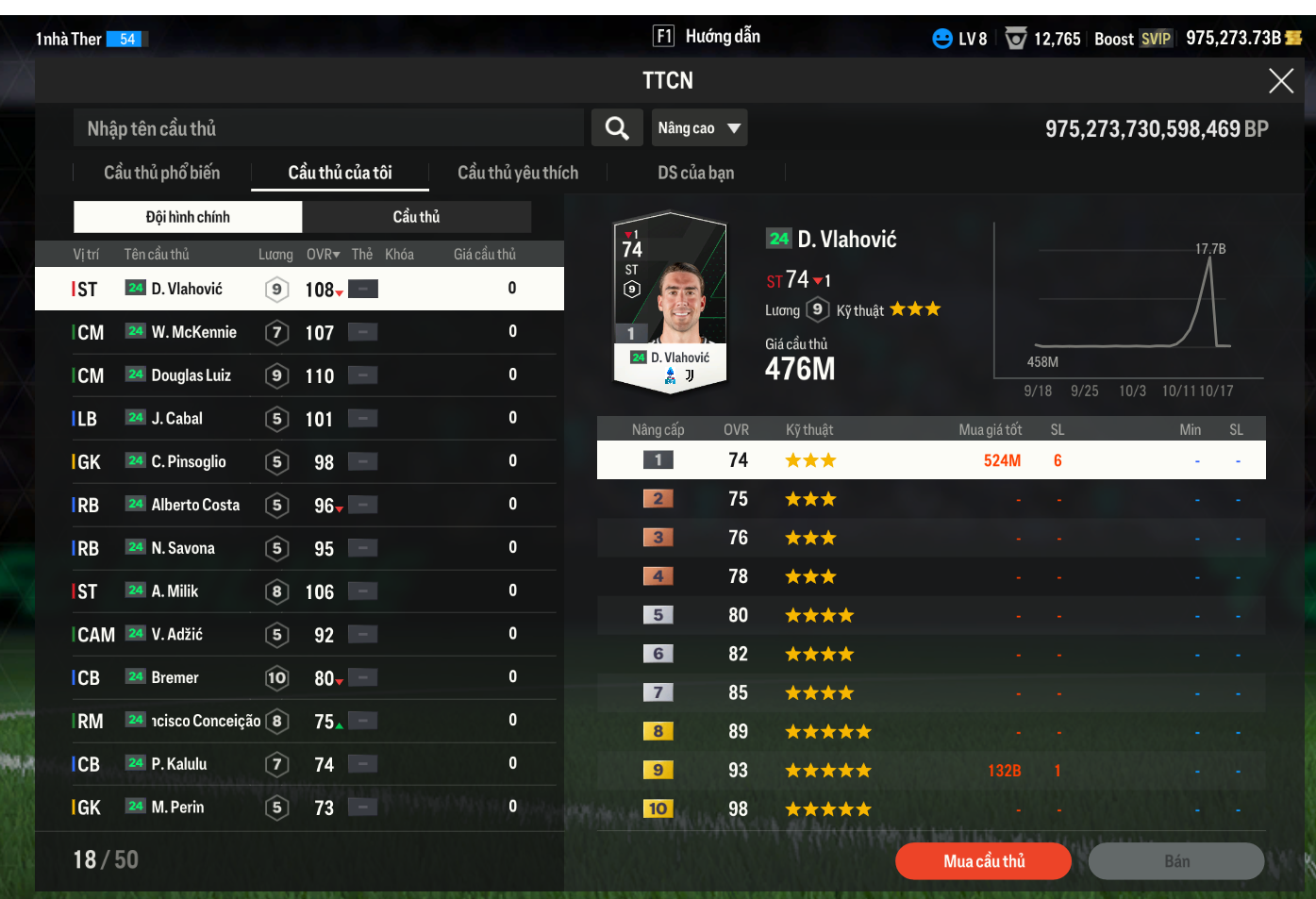Click the greyed Bán sell button

point(1175,861)
